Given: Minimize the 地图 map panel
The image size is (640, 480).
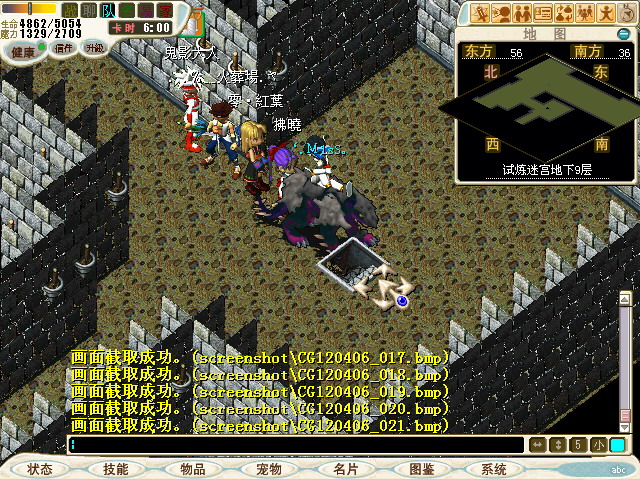Looking at the screenshot, I should (x=624, y=34).
